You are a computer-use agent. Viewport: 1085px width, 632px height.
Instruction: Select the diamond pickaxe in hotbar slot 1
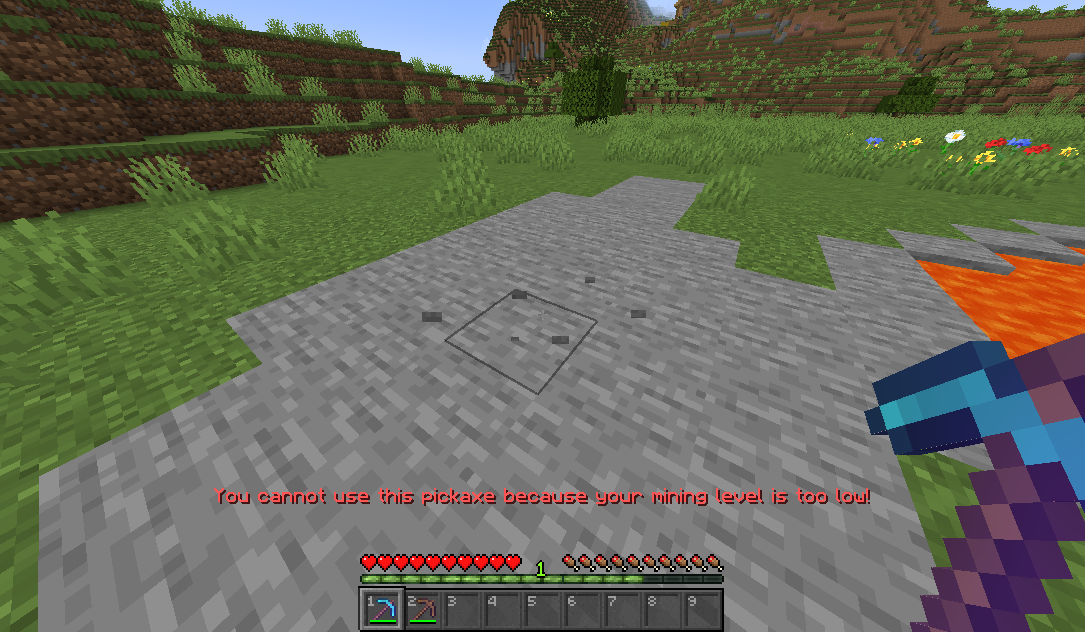point(381,609)
